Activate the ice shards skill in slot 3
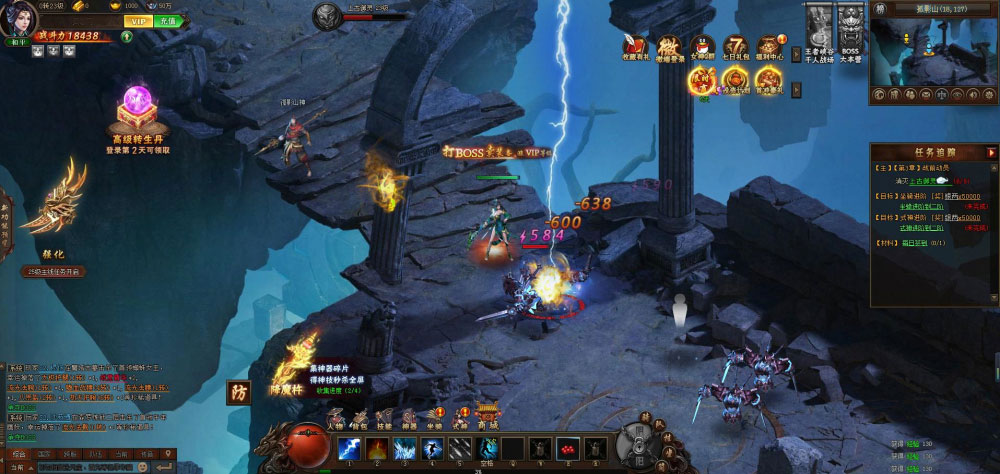Screen dimensions: 1000x474 click(403, 449)
